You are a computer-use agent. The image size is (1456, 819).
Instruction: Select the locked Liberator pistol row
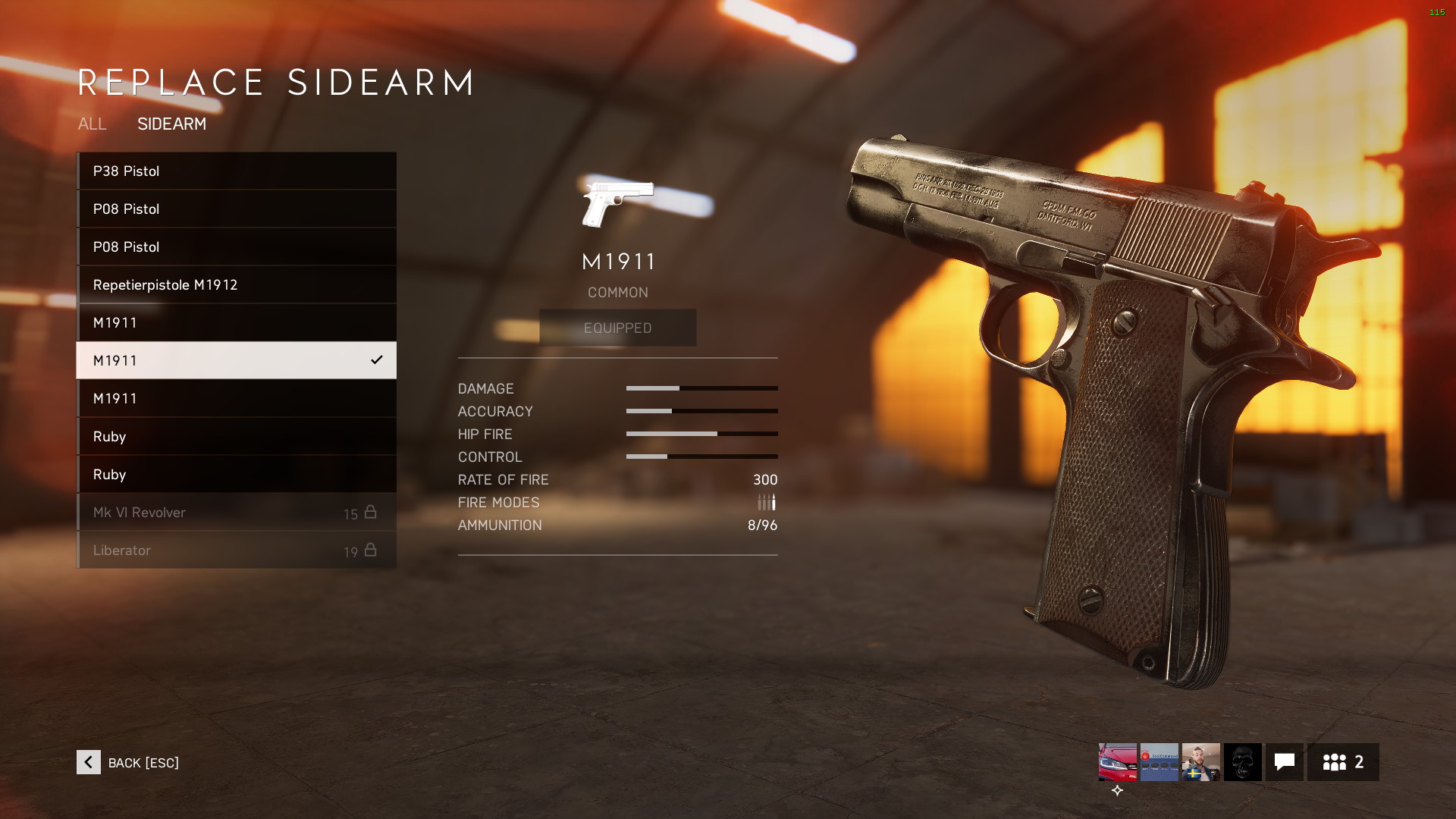(236, 551)
